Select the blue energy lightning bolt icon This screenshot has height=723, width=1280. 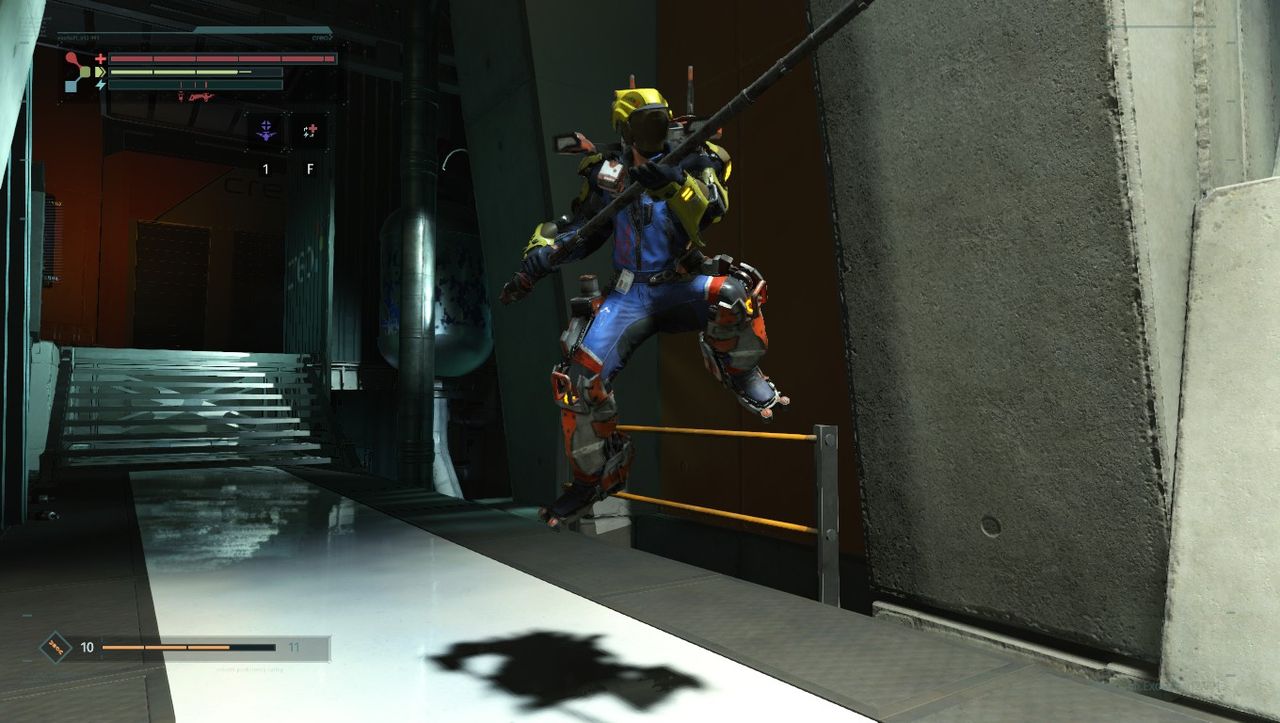[x=100, y=85]
